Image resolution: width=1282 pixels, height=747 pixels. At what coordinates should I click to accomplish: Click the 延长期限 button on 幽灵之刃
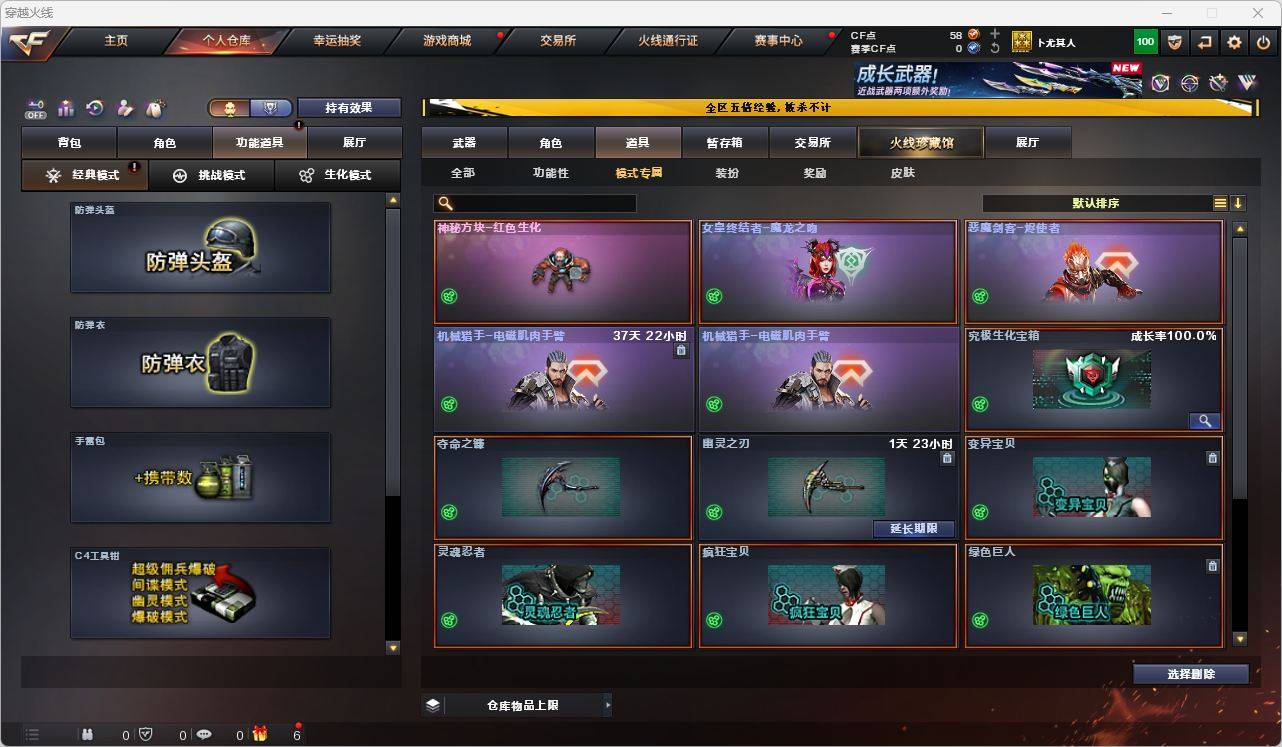tap(912, 528)
